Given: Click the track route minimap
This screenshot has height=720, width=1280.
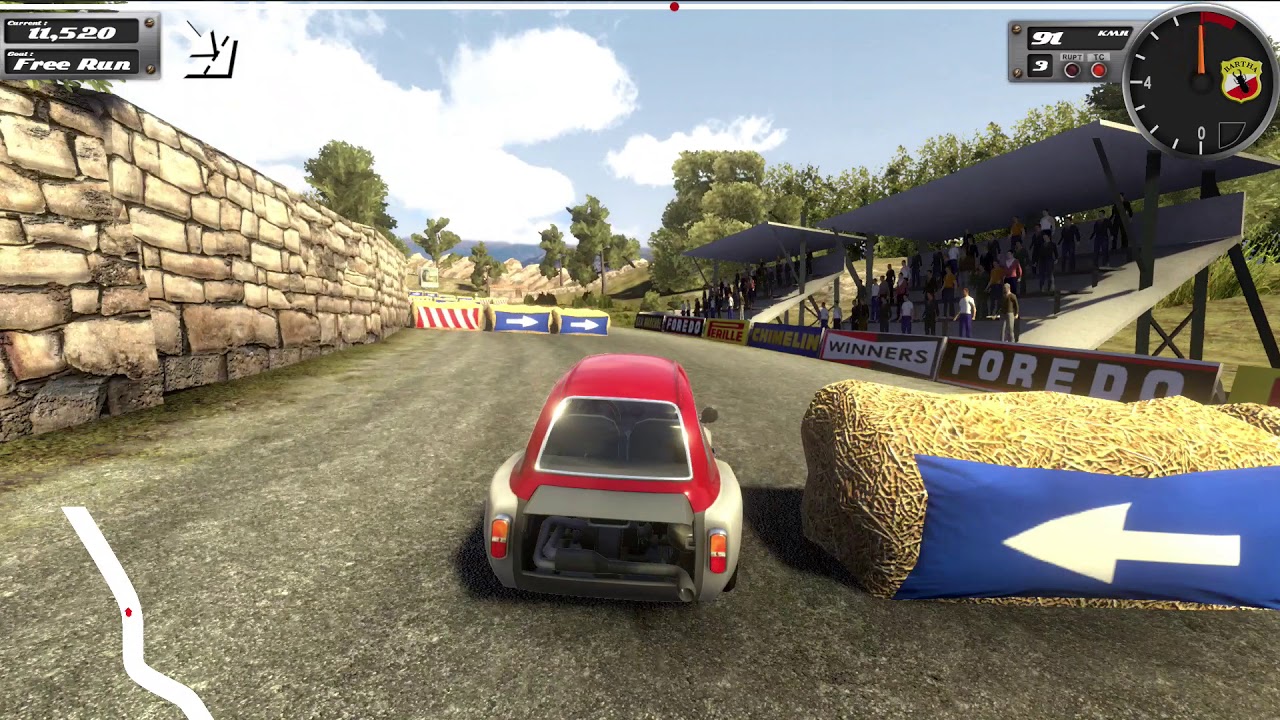Looking at the screenshot, I should (128, 612).
